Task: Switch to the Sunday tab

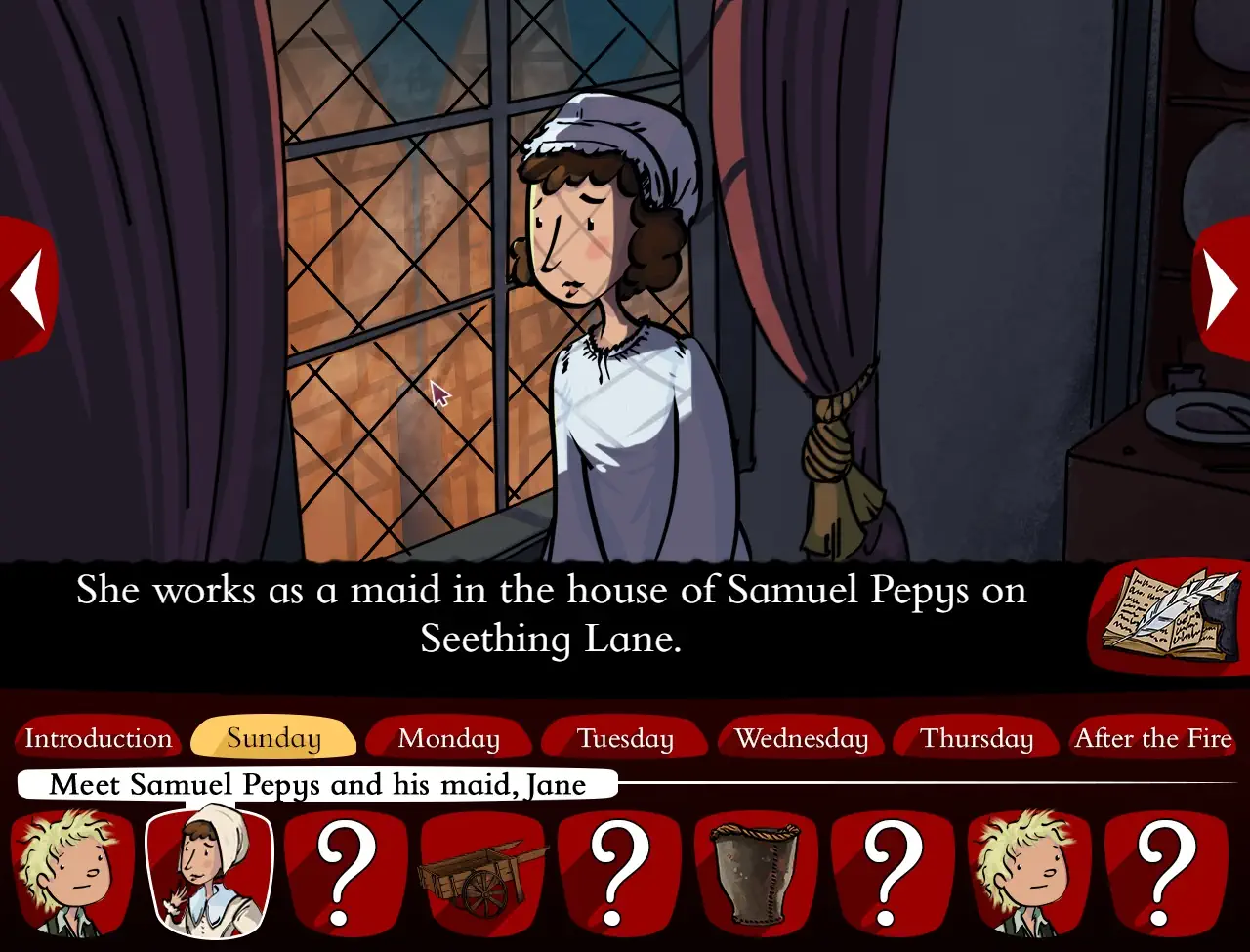Action: tap(273, 739)
